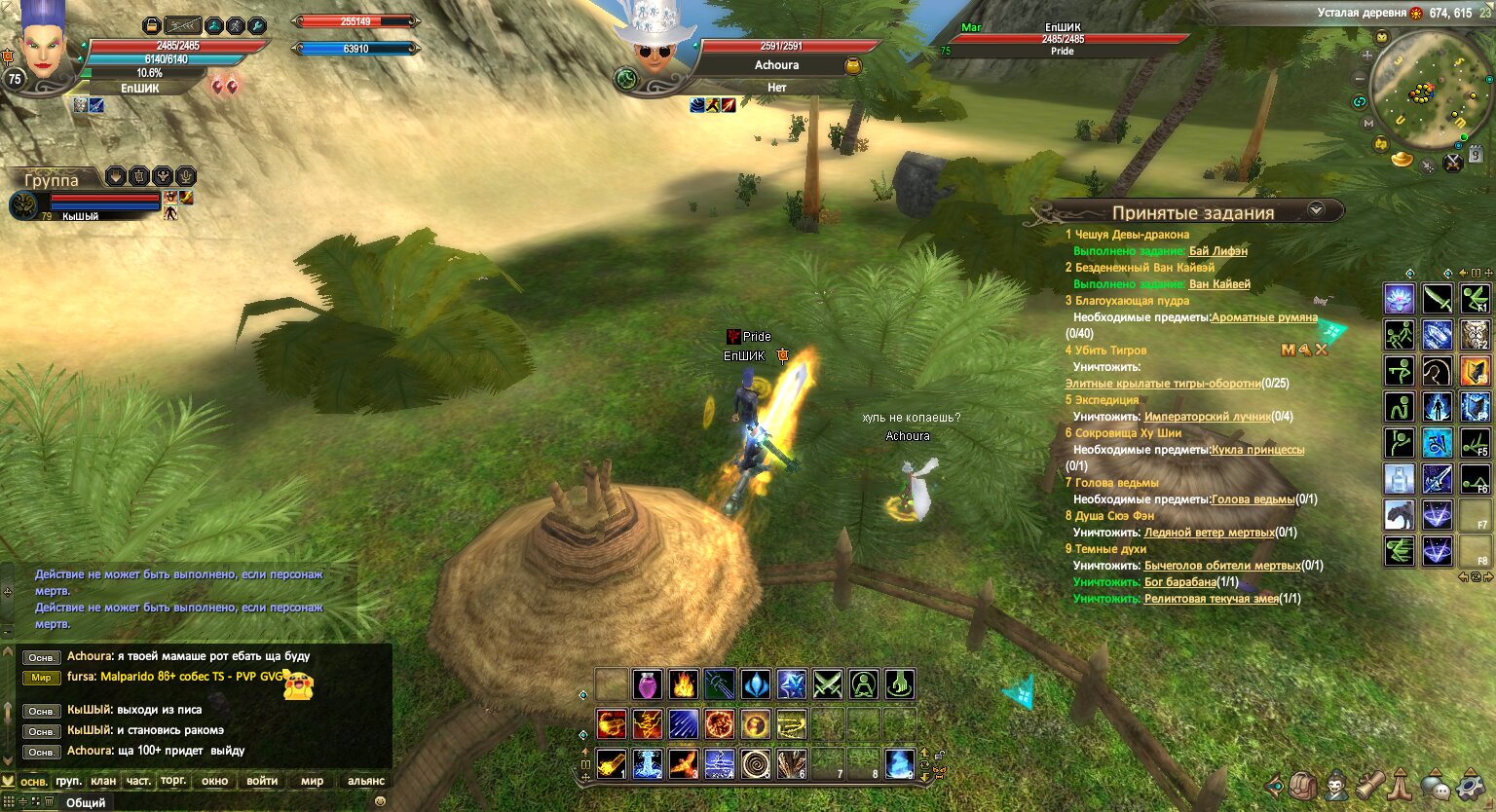Viewport: 1496px width, 812px height.
Task: Use the golden spiral skill in slot 5
Action: click(x=756, y=764)
